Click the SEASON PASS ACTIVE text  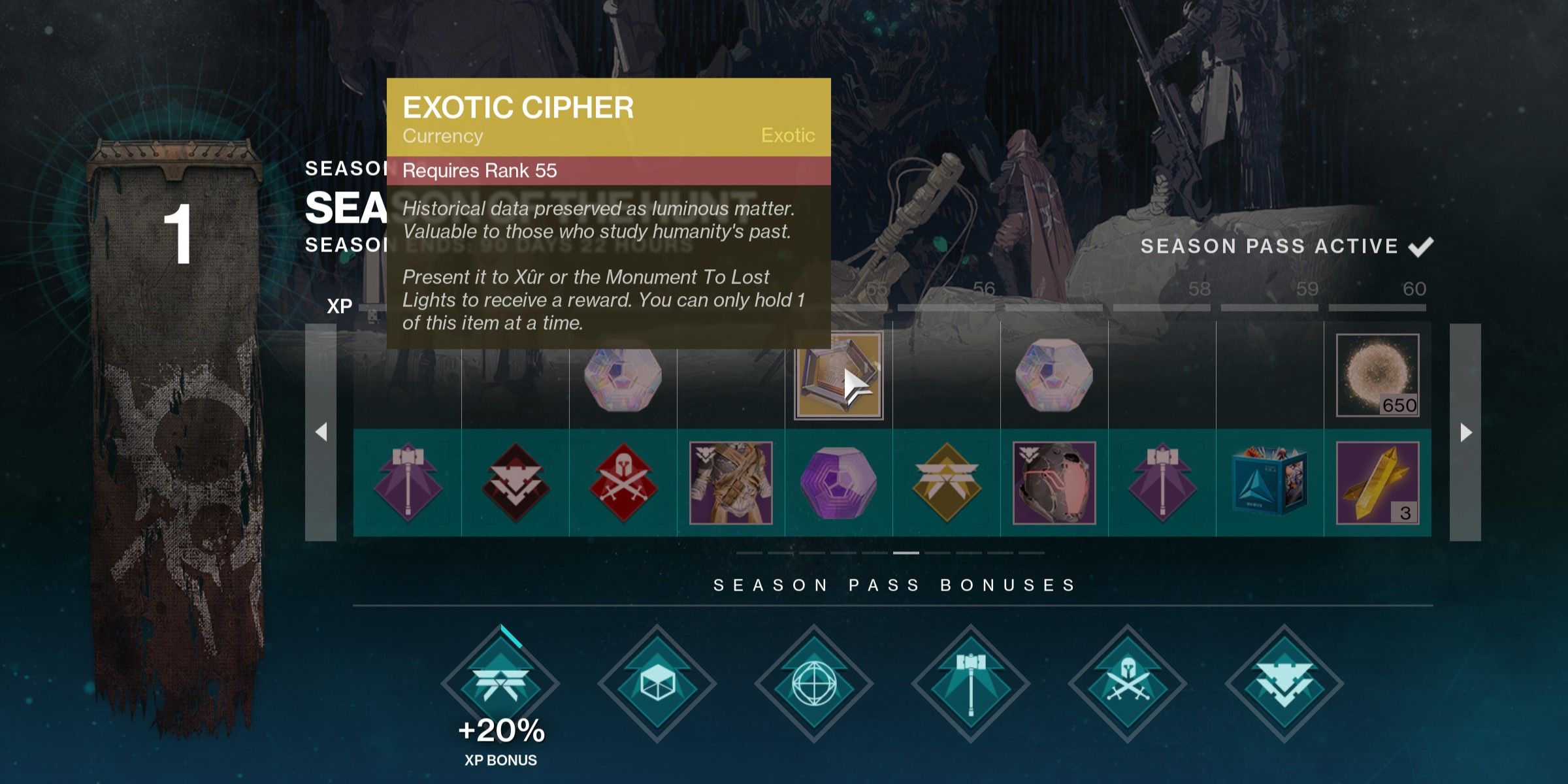[x=1267, y=246]
